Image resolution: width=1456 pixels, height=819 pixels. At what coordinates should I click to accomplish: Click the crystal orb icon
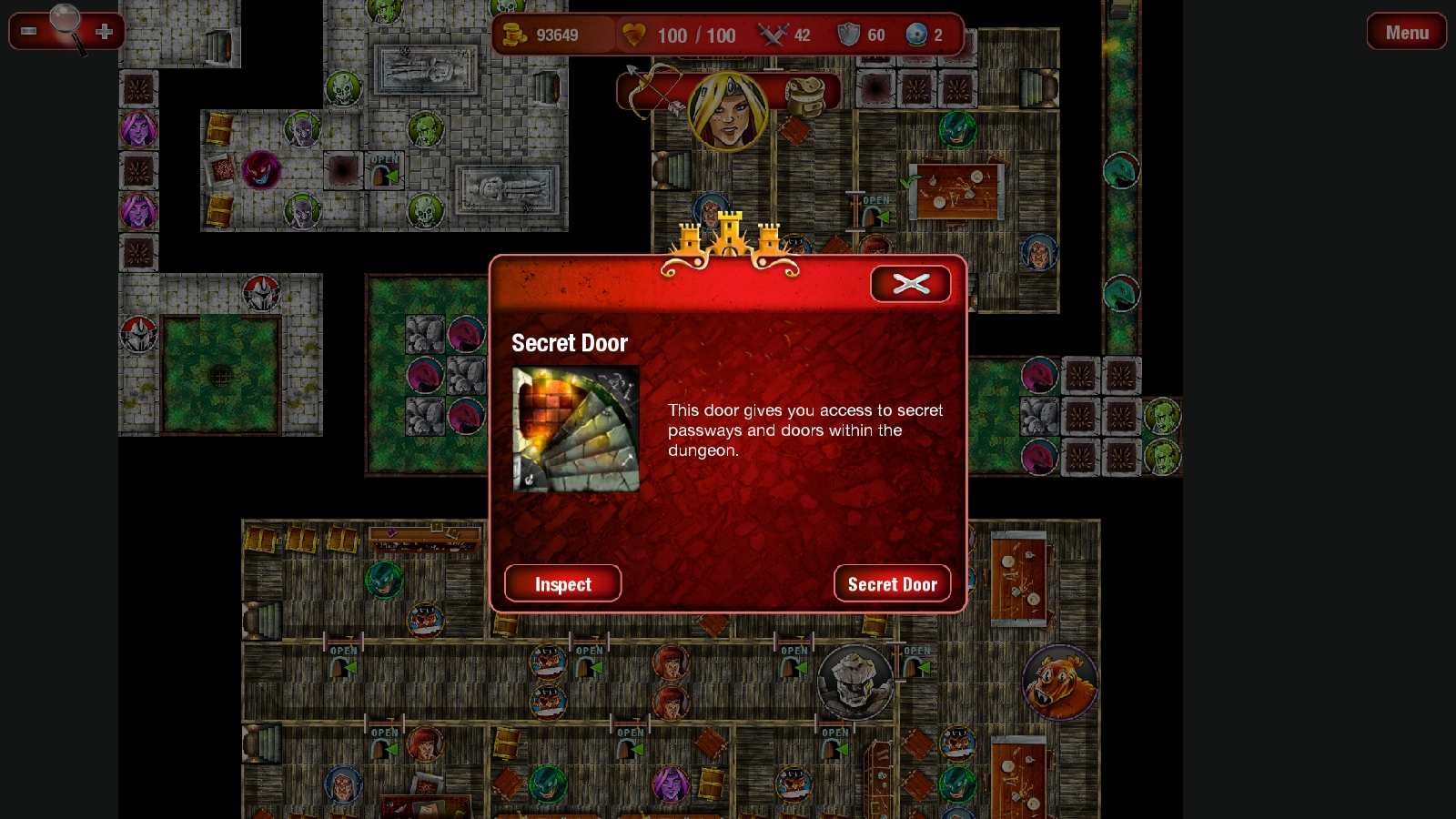pyautogui.click(x=915, y=35)
